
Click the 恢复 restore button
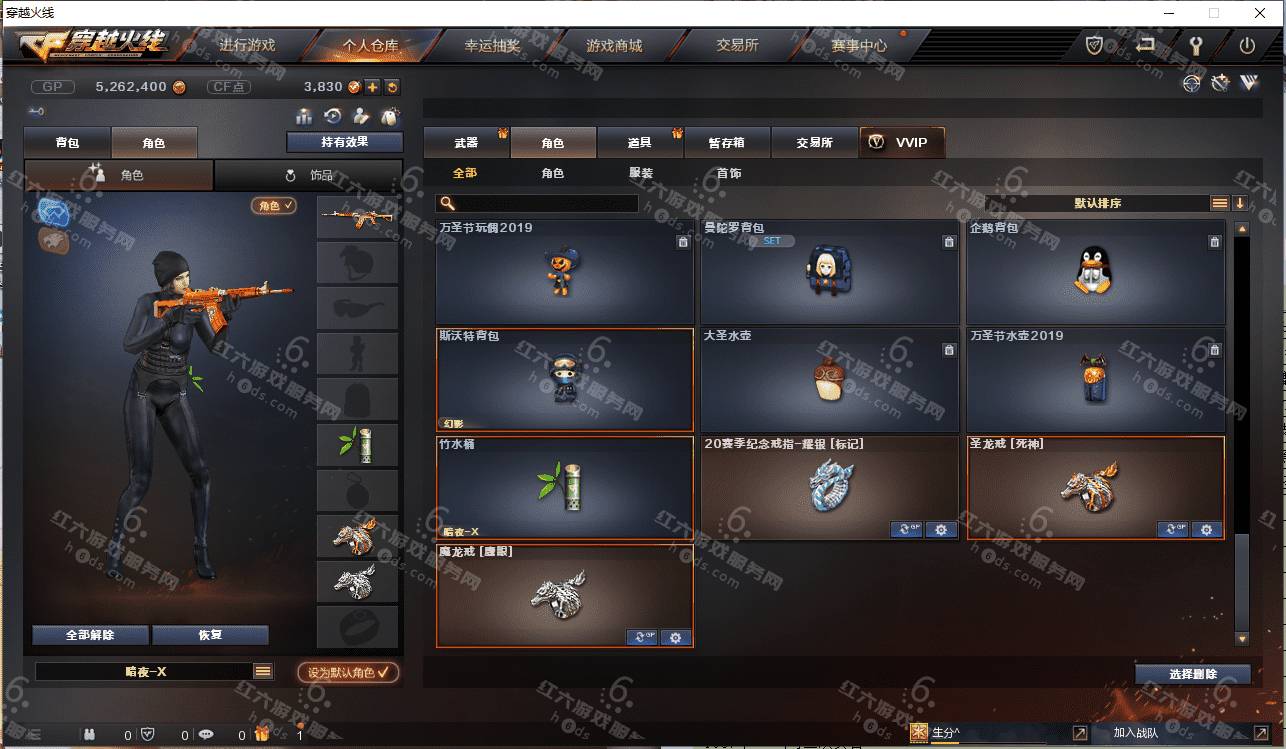coord(210,635)
